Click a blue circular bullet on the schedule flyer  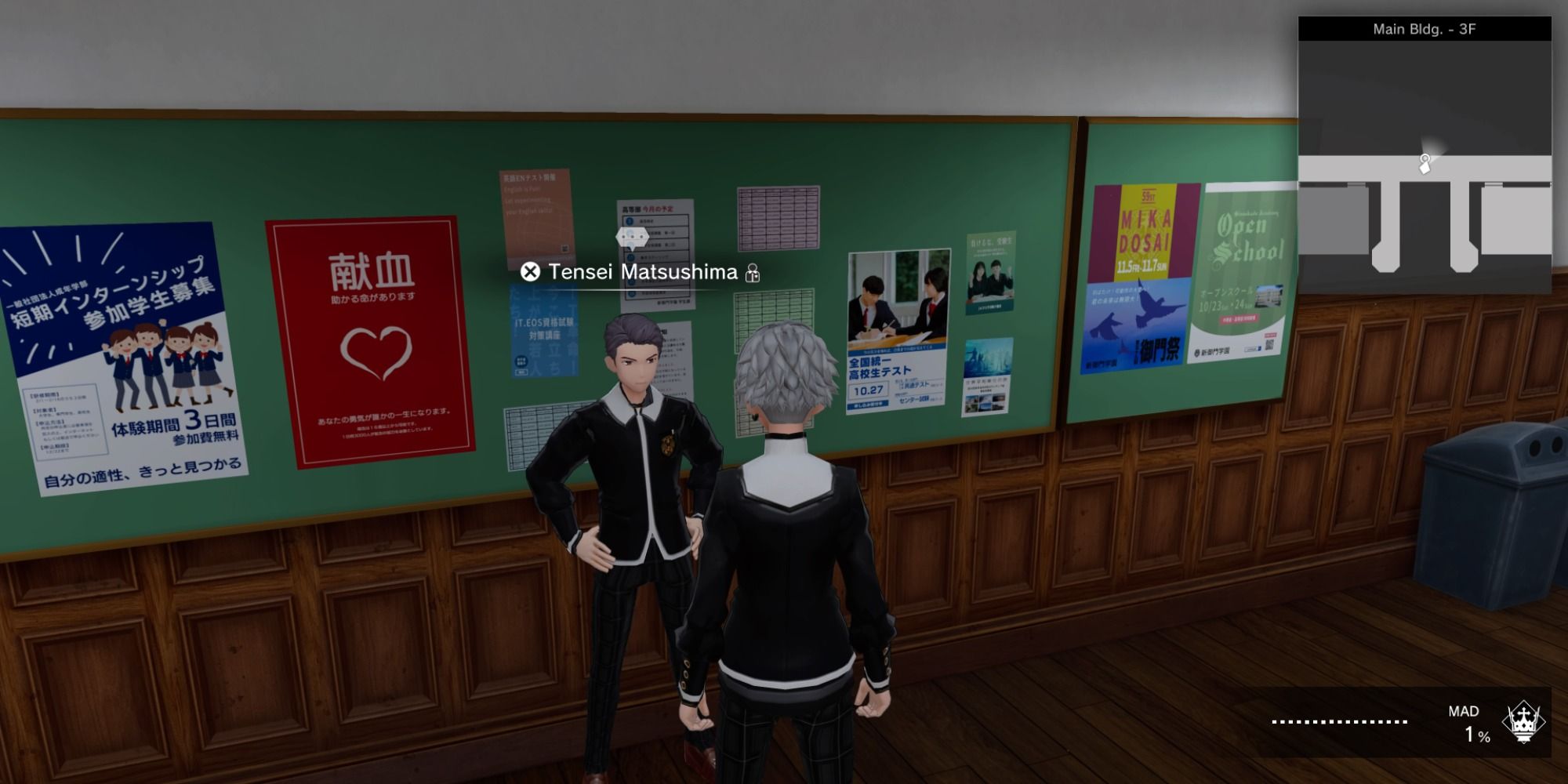[x=630, y=222]
